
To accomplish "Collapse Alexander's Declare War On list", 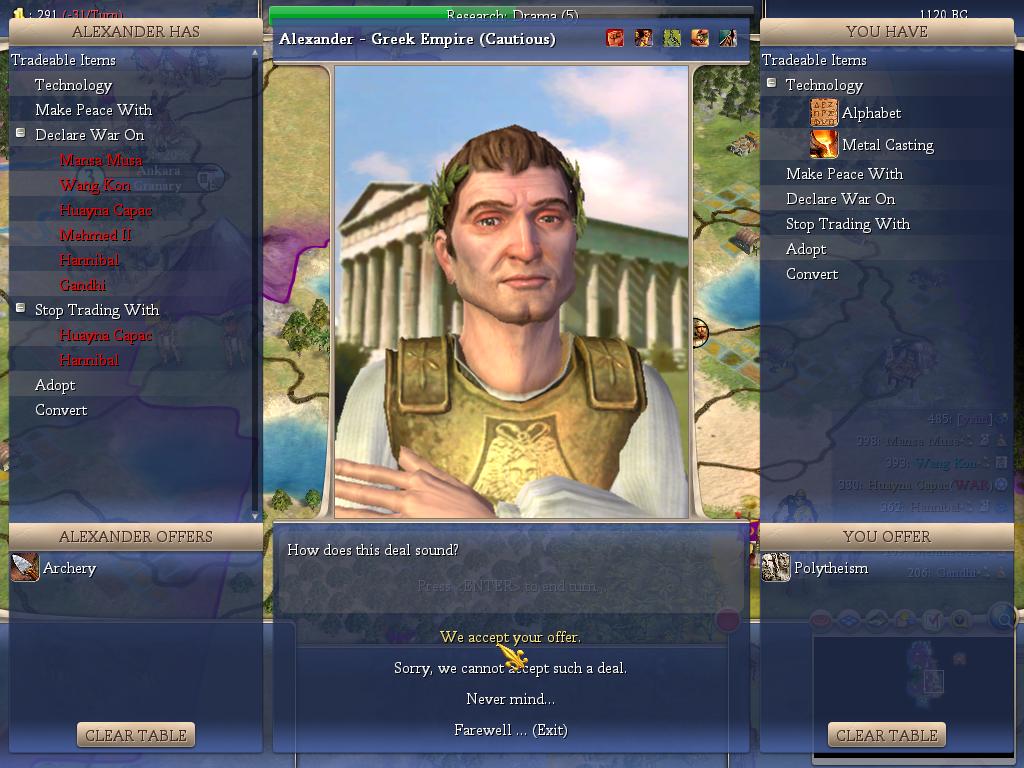I will tap(20, 133).
